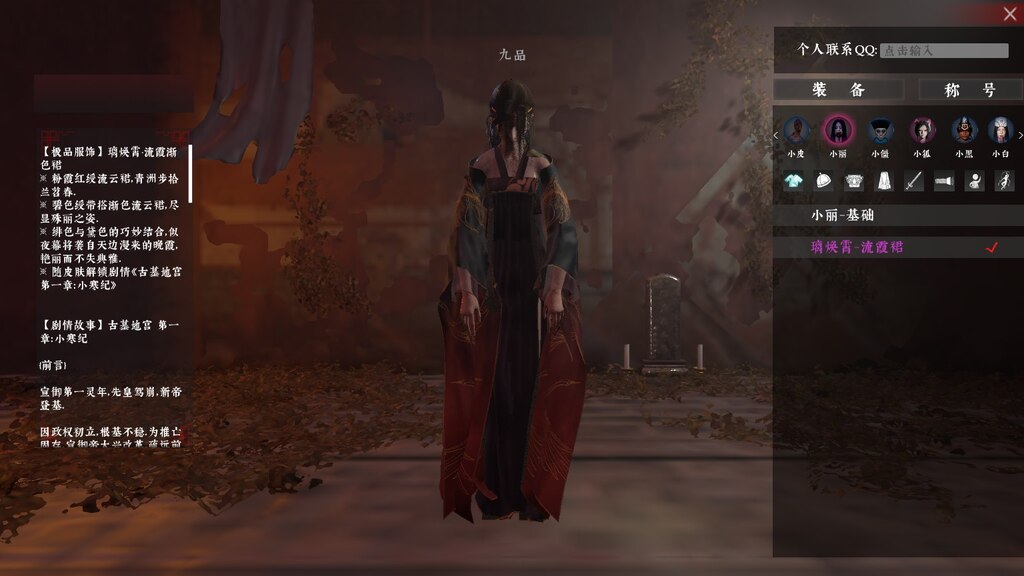Choose the 小丽 character portrait
The width and height of the screenshot is (1024, 576).
(x=838, y=130)
